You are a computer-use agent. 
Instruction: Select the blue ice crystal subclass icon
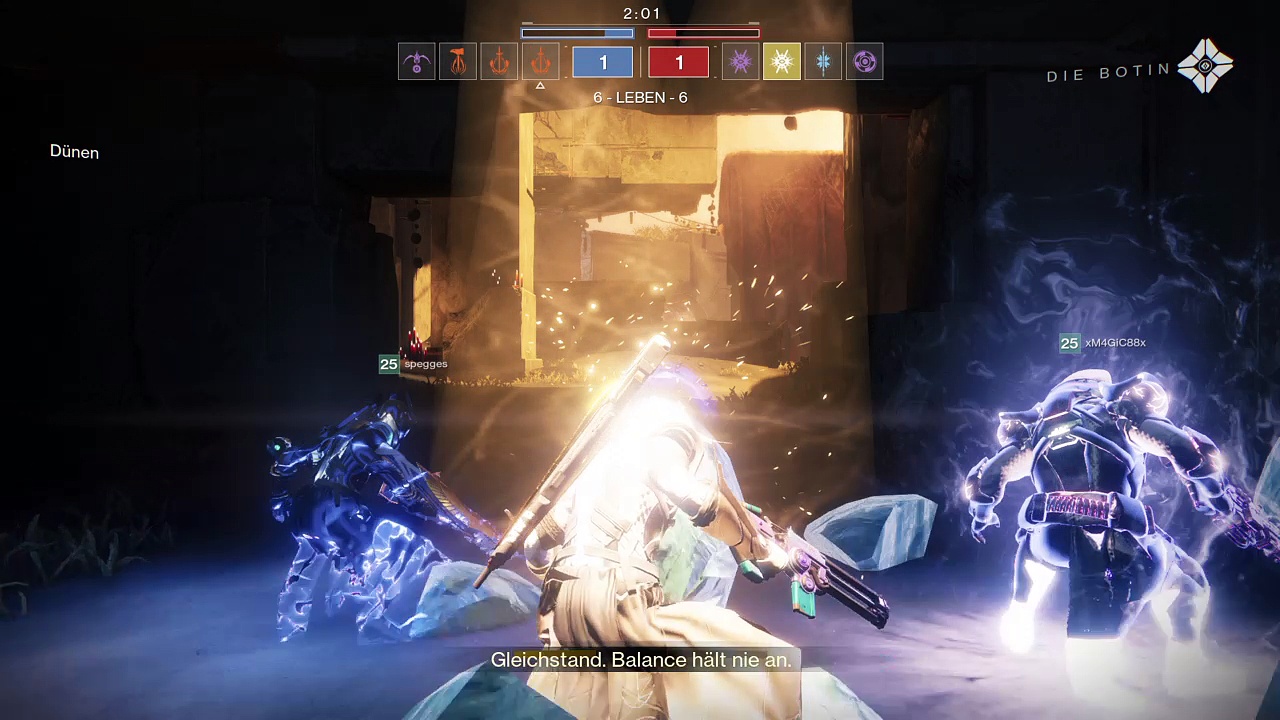(823, 62)
